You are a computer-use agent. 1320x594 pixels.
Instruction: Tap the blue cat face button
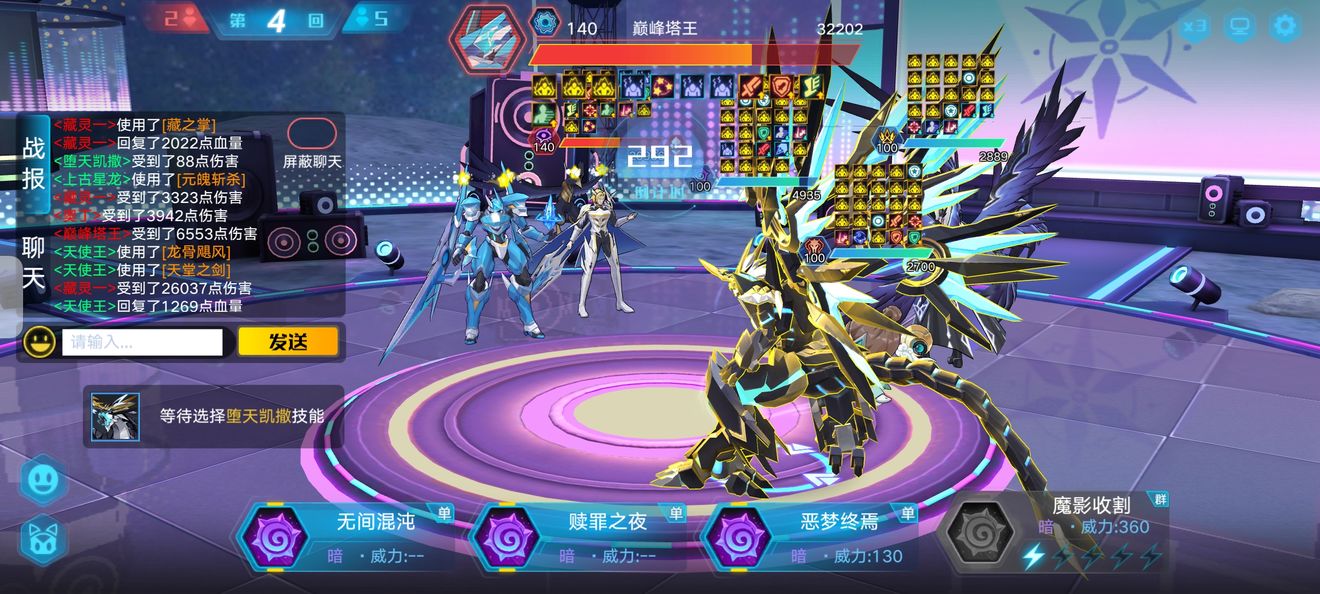pos(43,540)
